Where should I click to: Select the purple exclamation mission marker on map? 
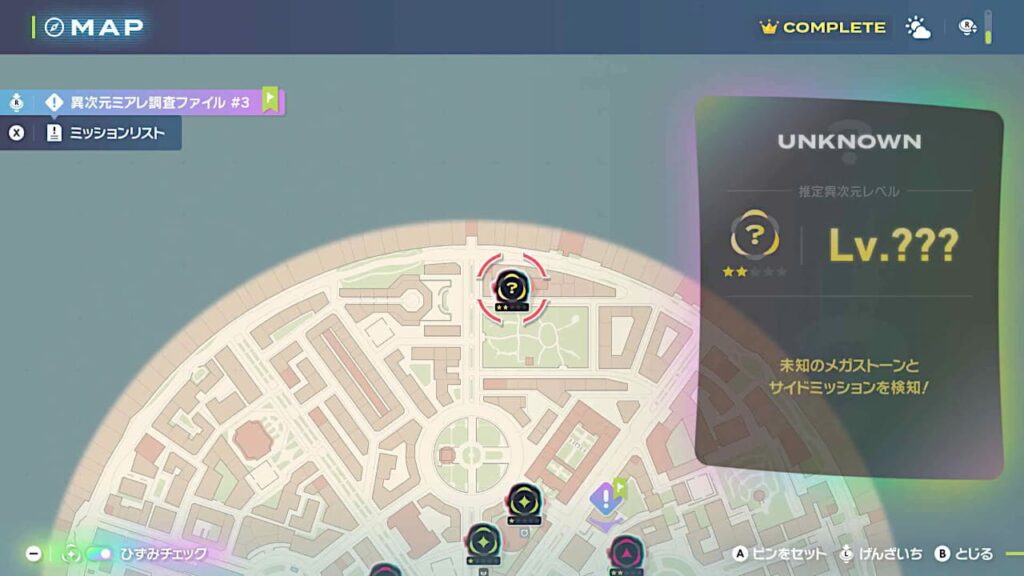point(605,499)
